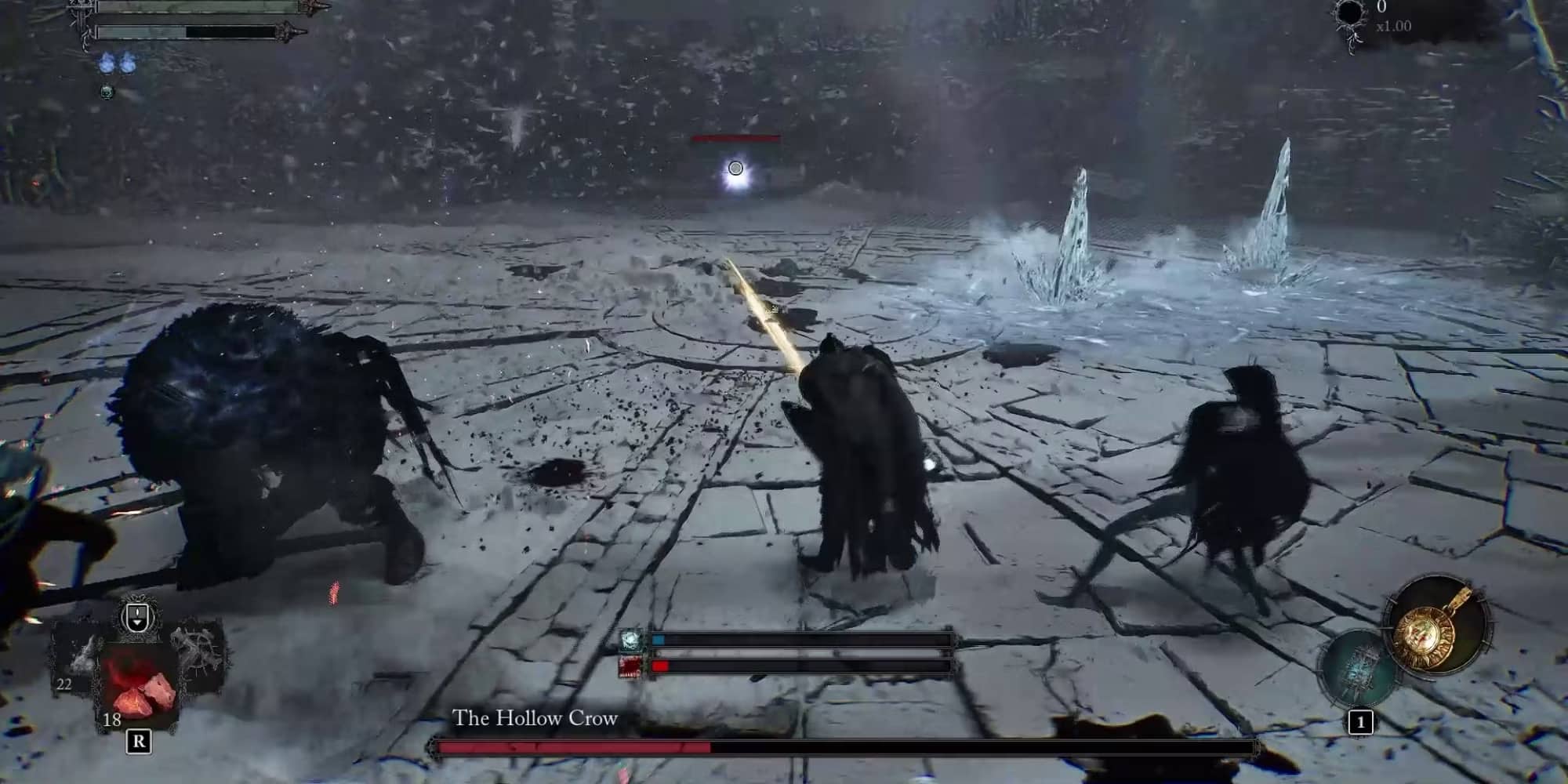
Task: Click the blue ally status square marker
Action: pos(659,639)
